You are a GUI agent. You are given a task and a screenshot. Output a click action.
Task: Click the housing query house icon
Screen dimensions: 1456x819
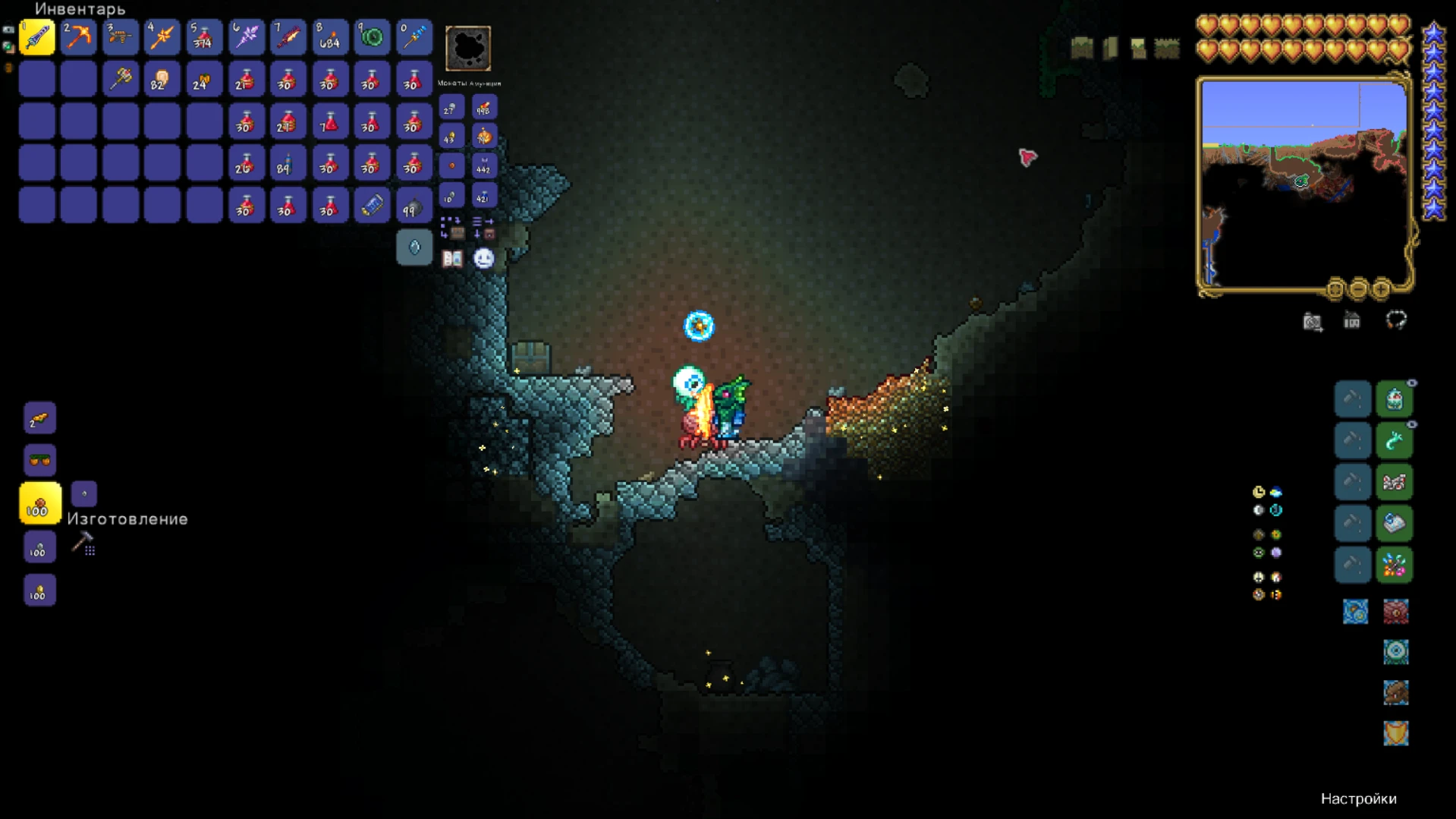tap(1353, 322)
